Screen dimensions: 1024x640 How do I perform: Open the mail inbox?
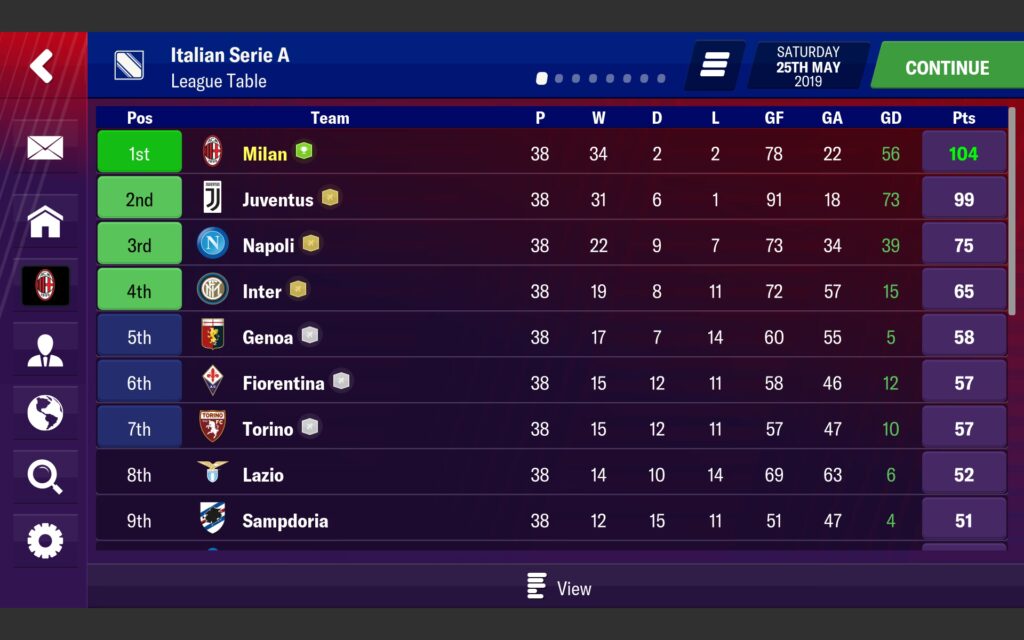[x=45, y=149]
